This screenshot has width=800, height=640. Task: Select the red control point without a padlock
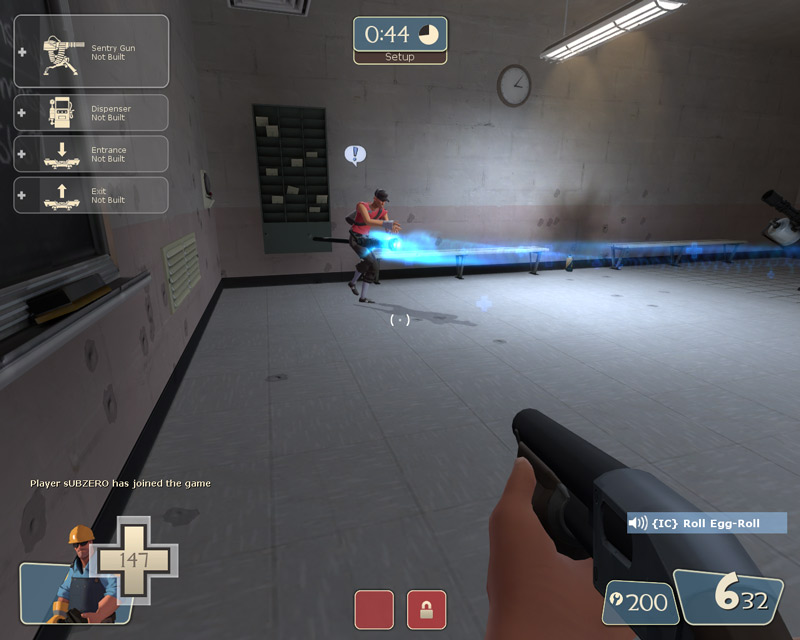374,609
